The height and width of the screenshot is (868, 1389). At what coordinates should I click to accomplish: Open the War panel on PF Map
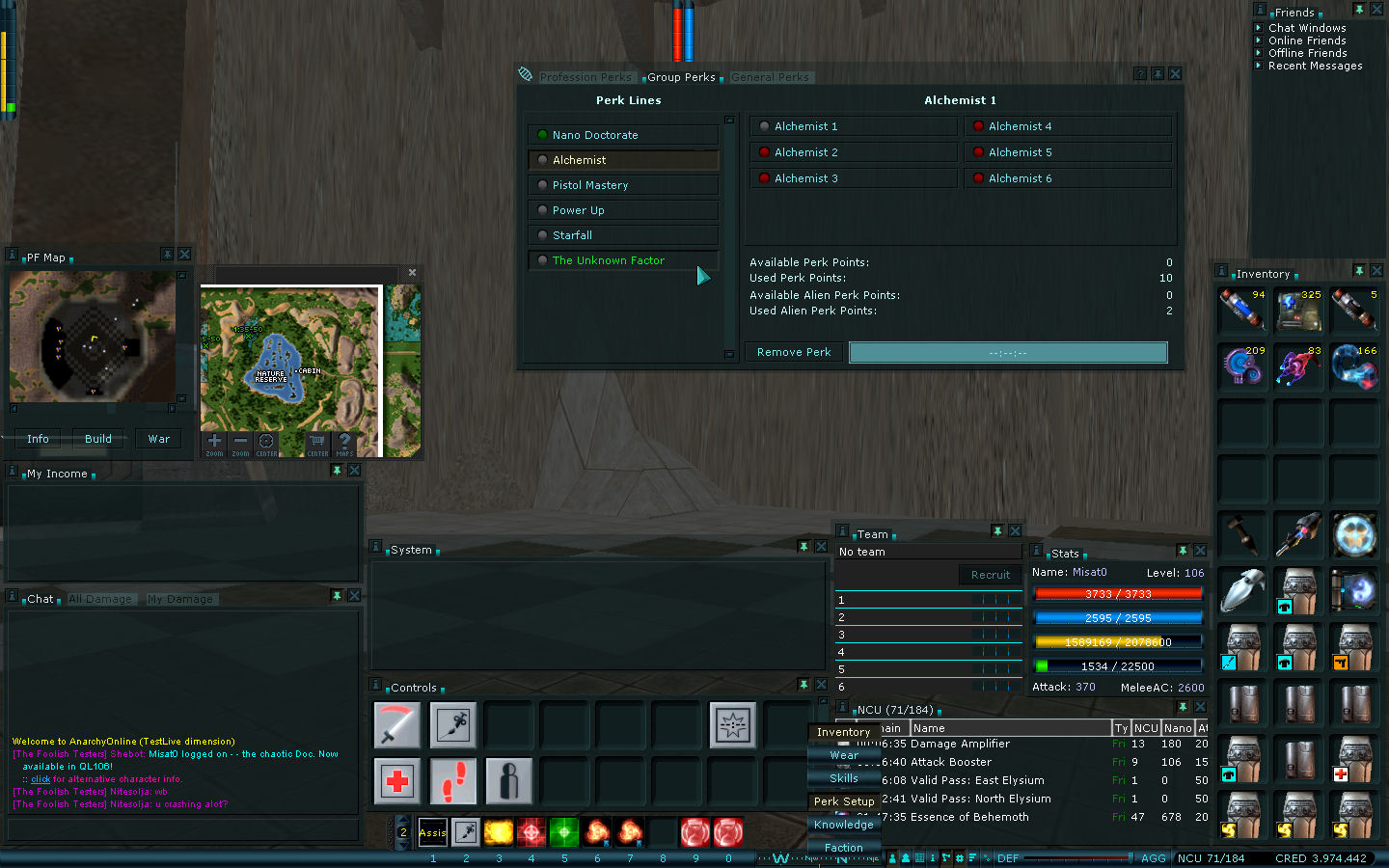click(159, 439)
